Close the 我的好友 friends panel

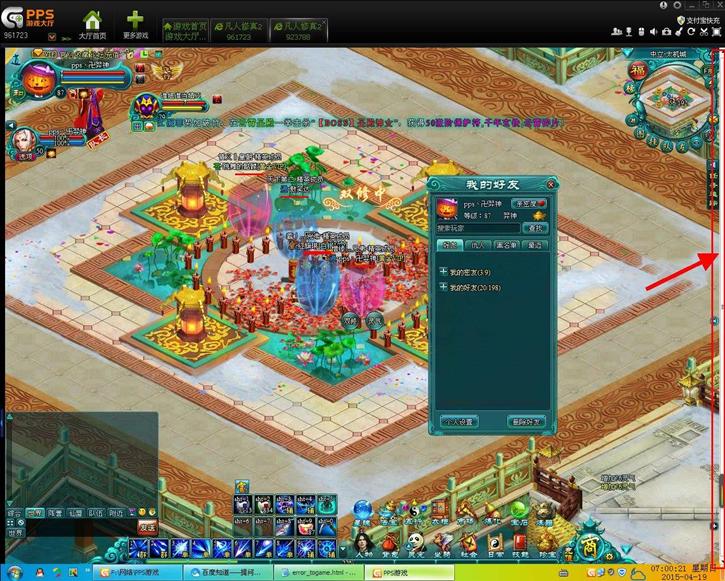pyautogui.click(x=550, y=185)
